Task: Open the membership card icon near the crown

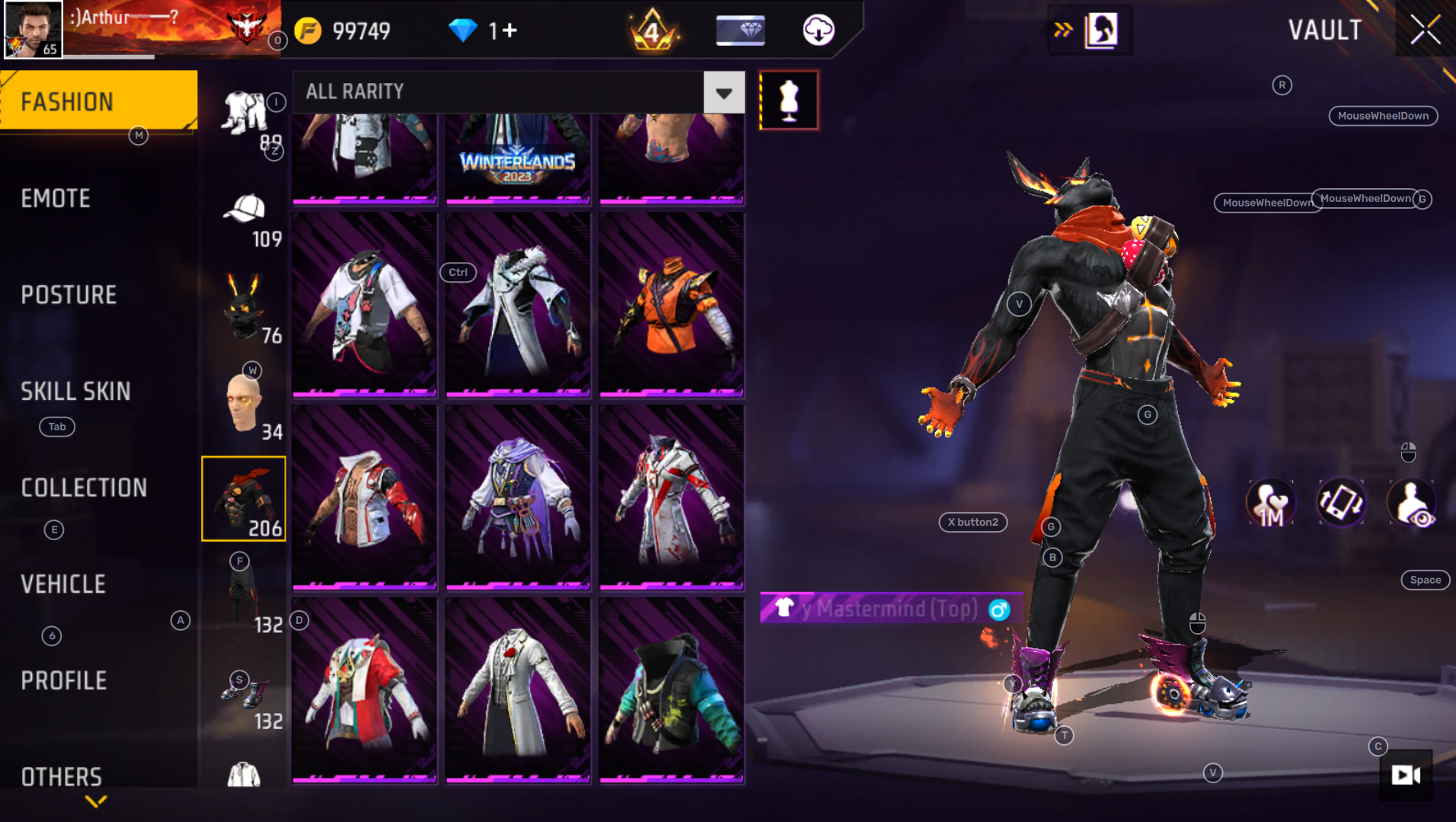Action: point(739,30)
